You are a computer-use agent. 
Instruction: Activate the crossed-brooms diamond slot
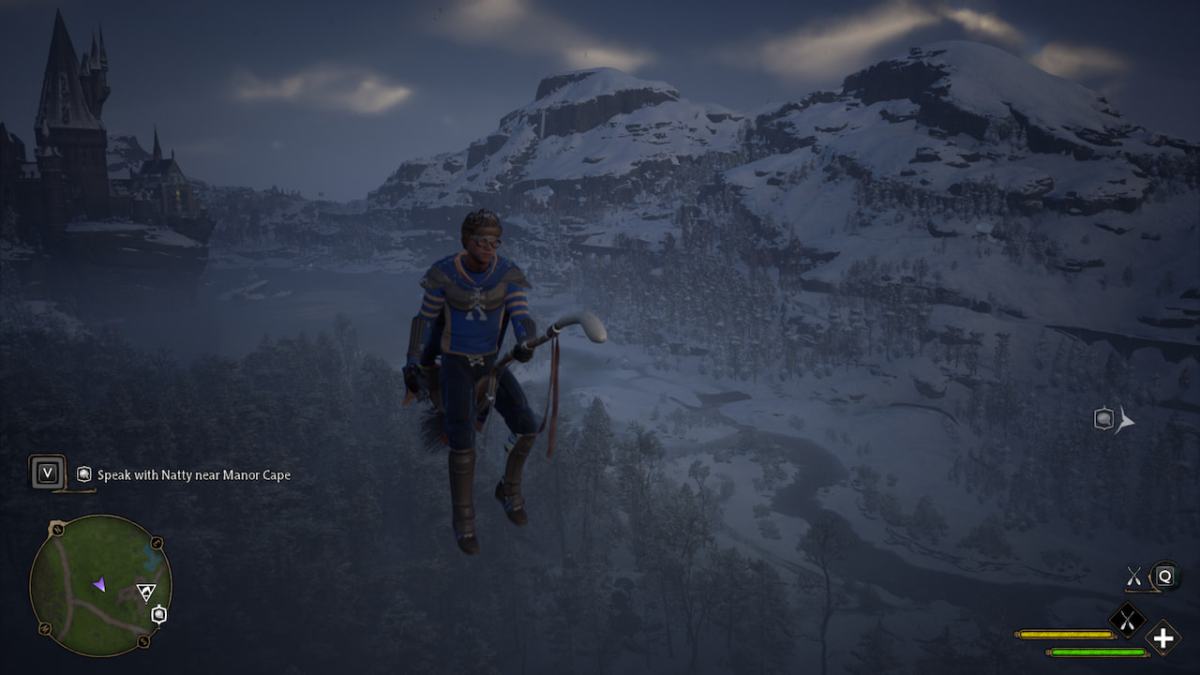(x=1127, y=621)
